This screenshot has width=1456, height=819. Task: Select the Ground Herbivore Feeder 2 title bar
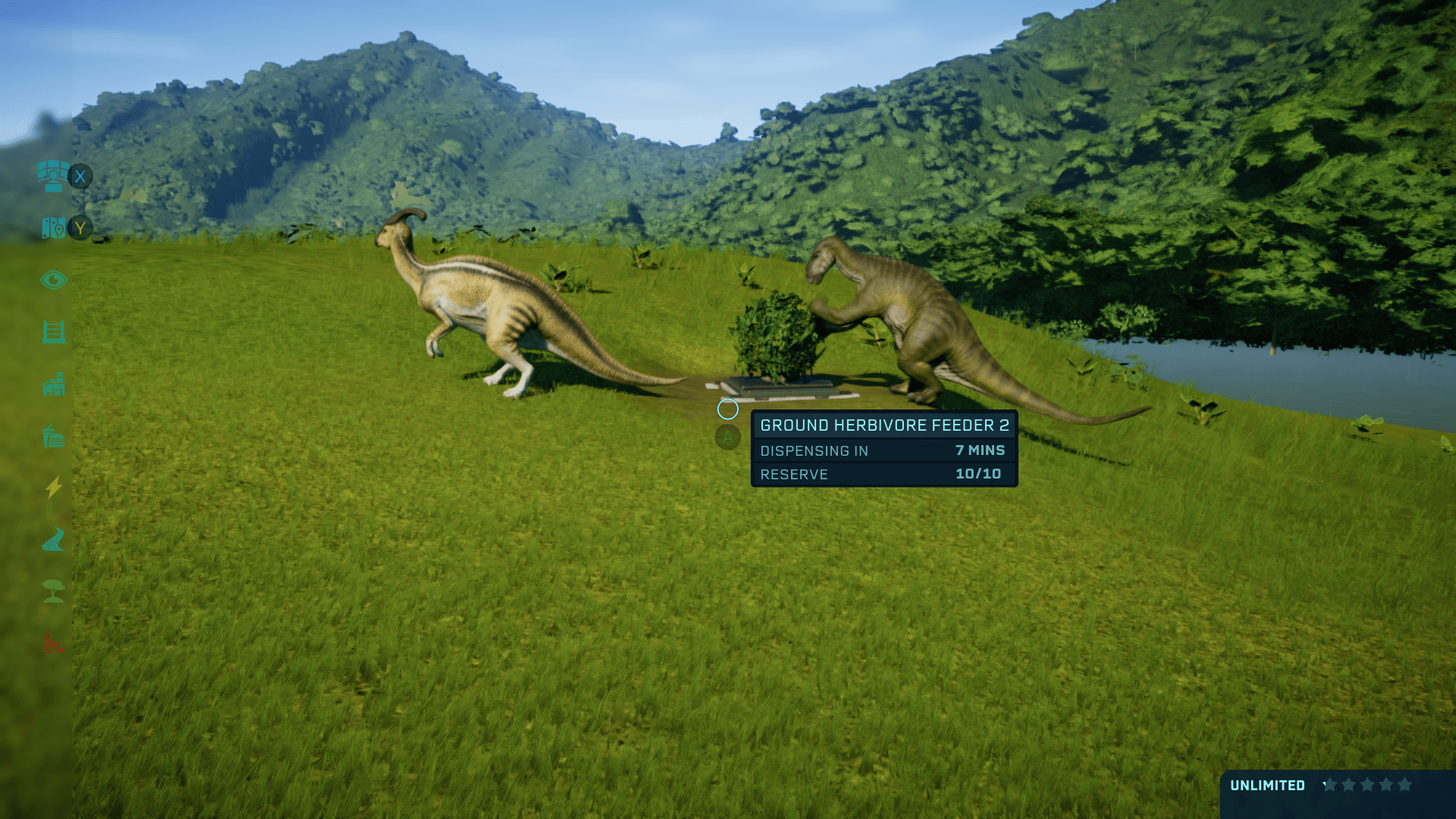click(x=883, y=425)
